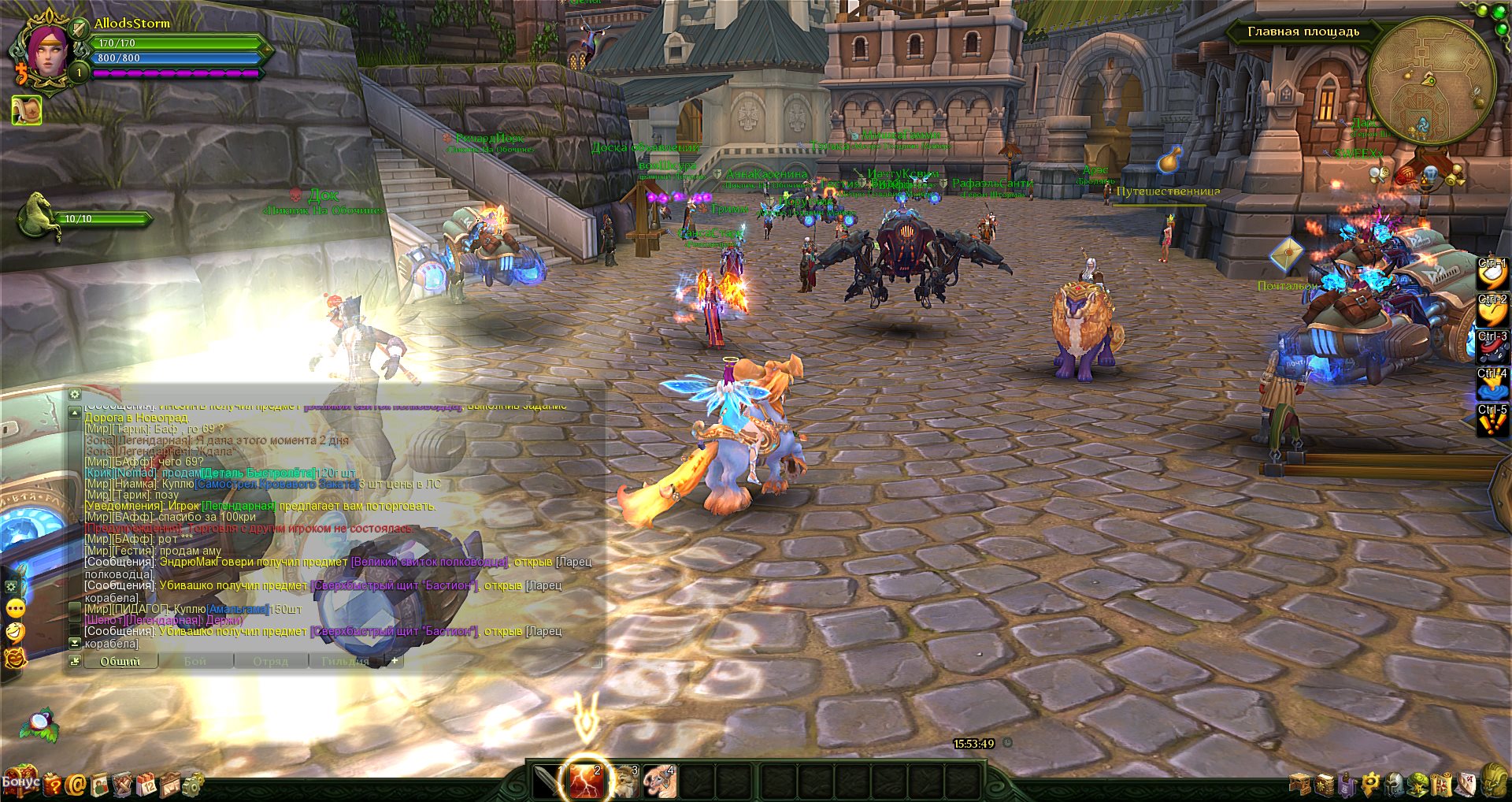Open the talent tree icon in bottom menu
This screenshot has height=802, width=1512.
[1418, 784]
